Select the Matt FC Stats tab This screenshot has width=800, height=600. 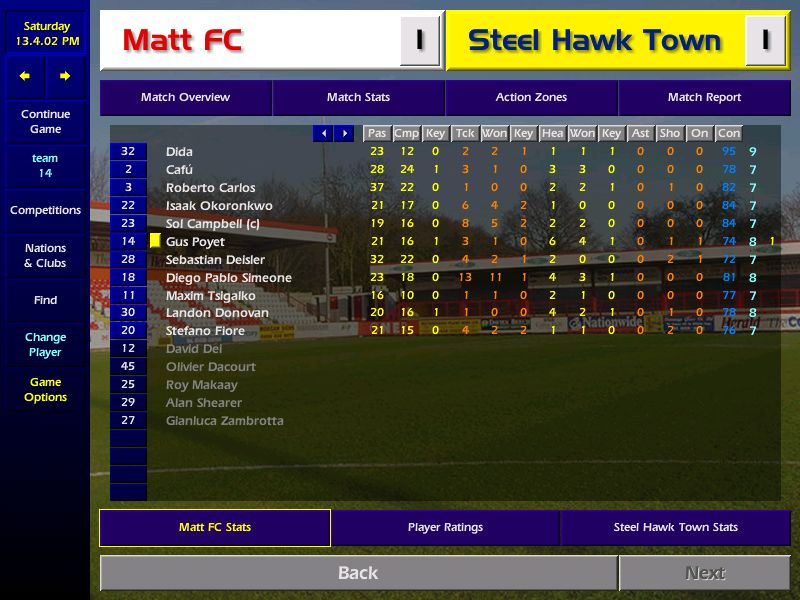(215, 527)
